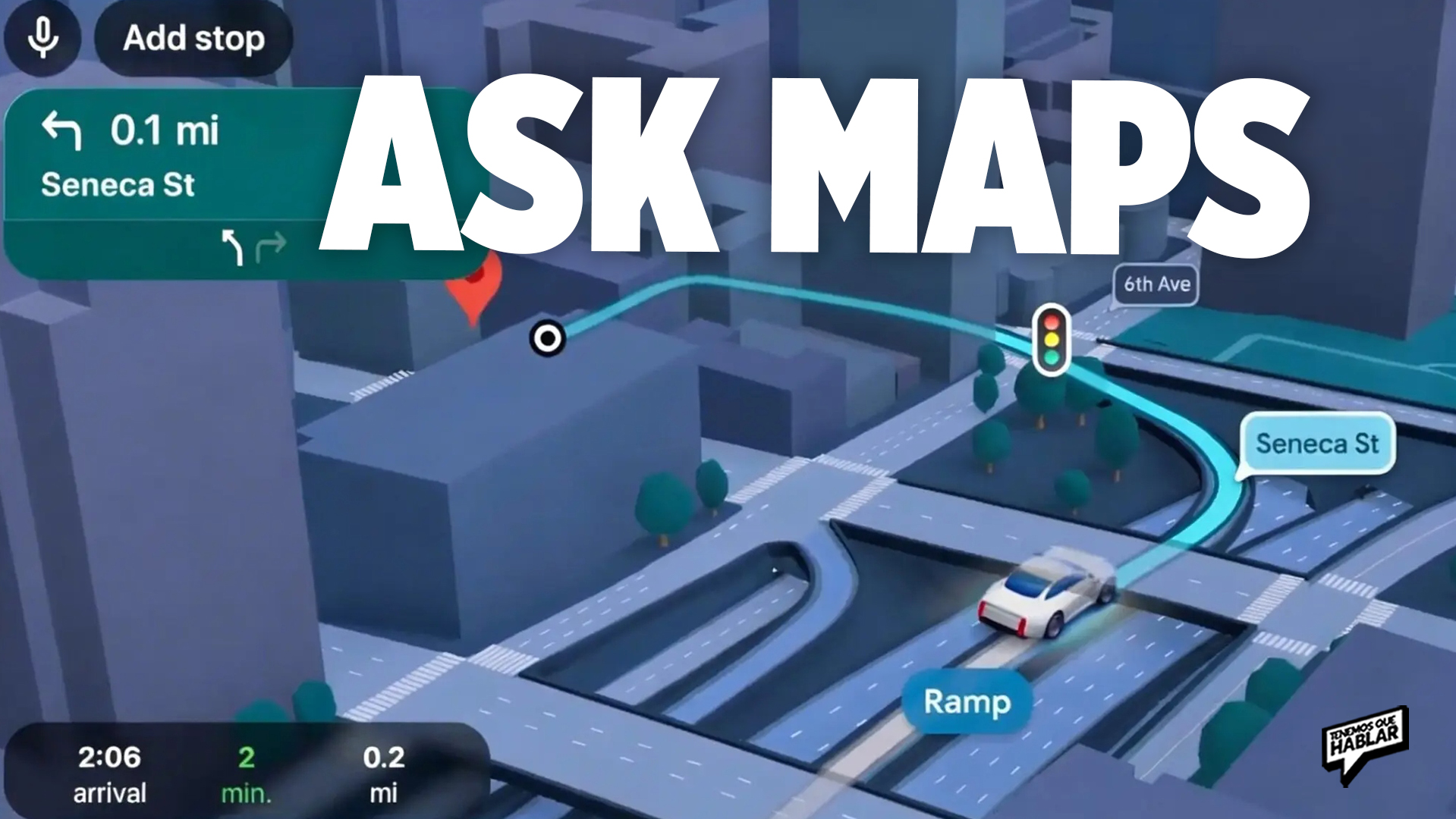The image size is (1456, 819).
Task: Tap the 0.1 mi distance in the turn card
Action: tap(165, 130)
